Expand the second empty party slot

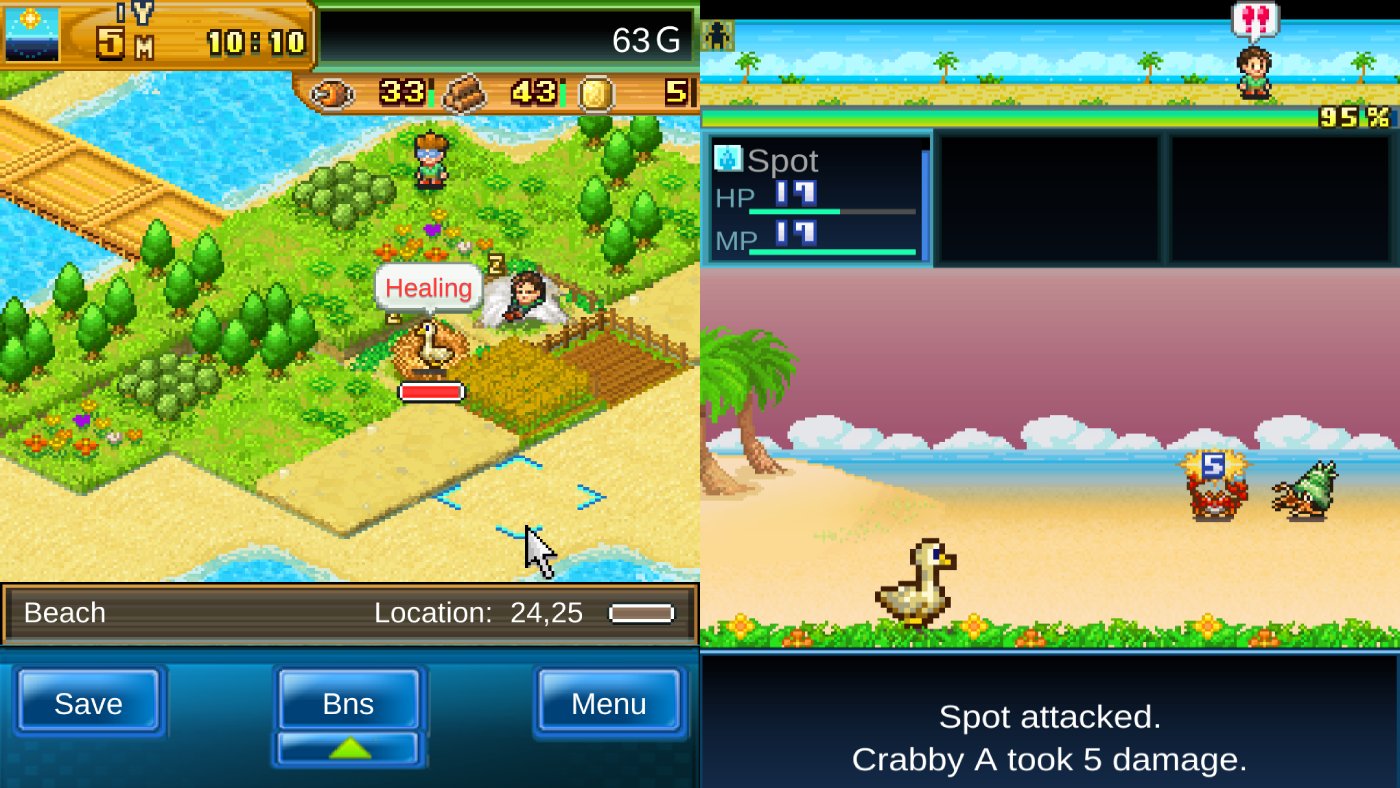point(1280,197)
